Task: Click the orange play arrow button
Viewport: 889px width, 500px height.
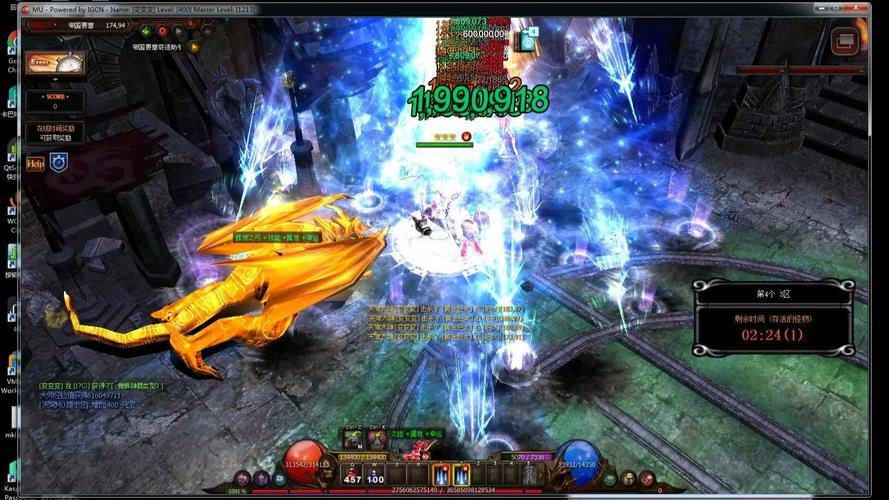Action: pyautogui.click(x=193, y=46)
